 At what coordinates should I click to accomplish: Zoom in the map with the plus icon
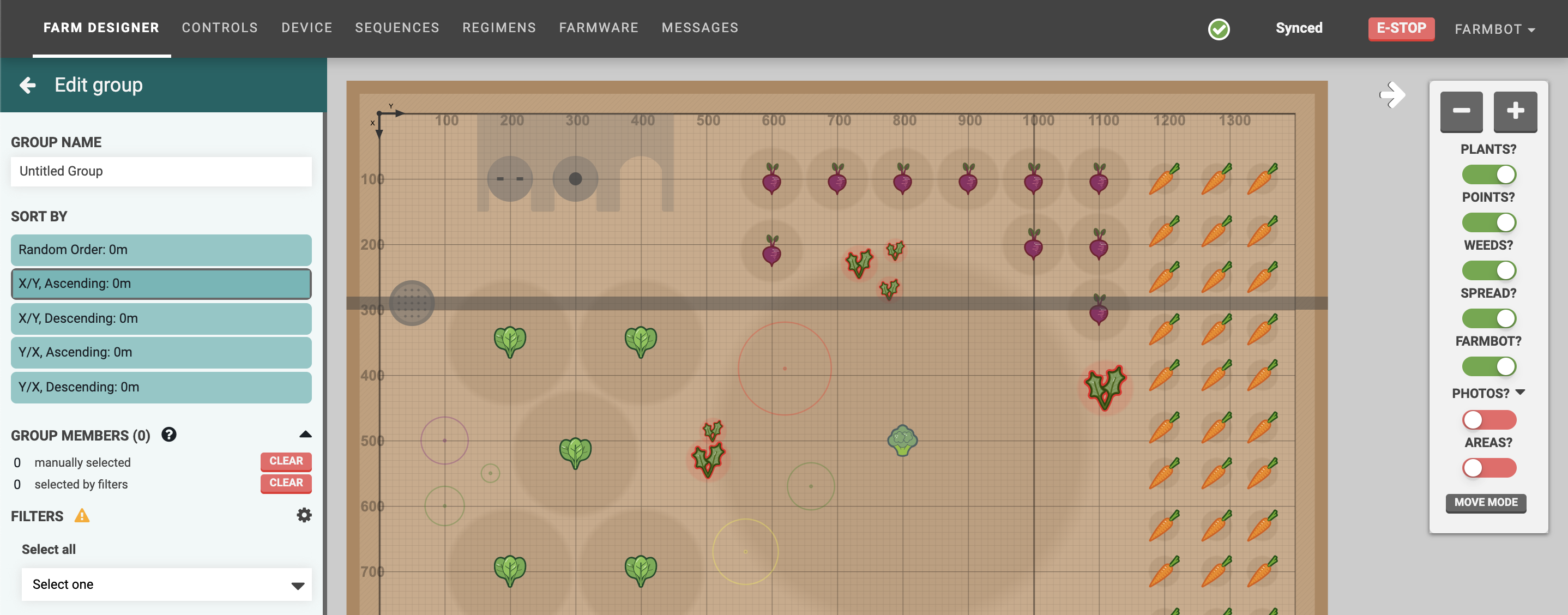click(x=1515, y=112)
